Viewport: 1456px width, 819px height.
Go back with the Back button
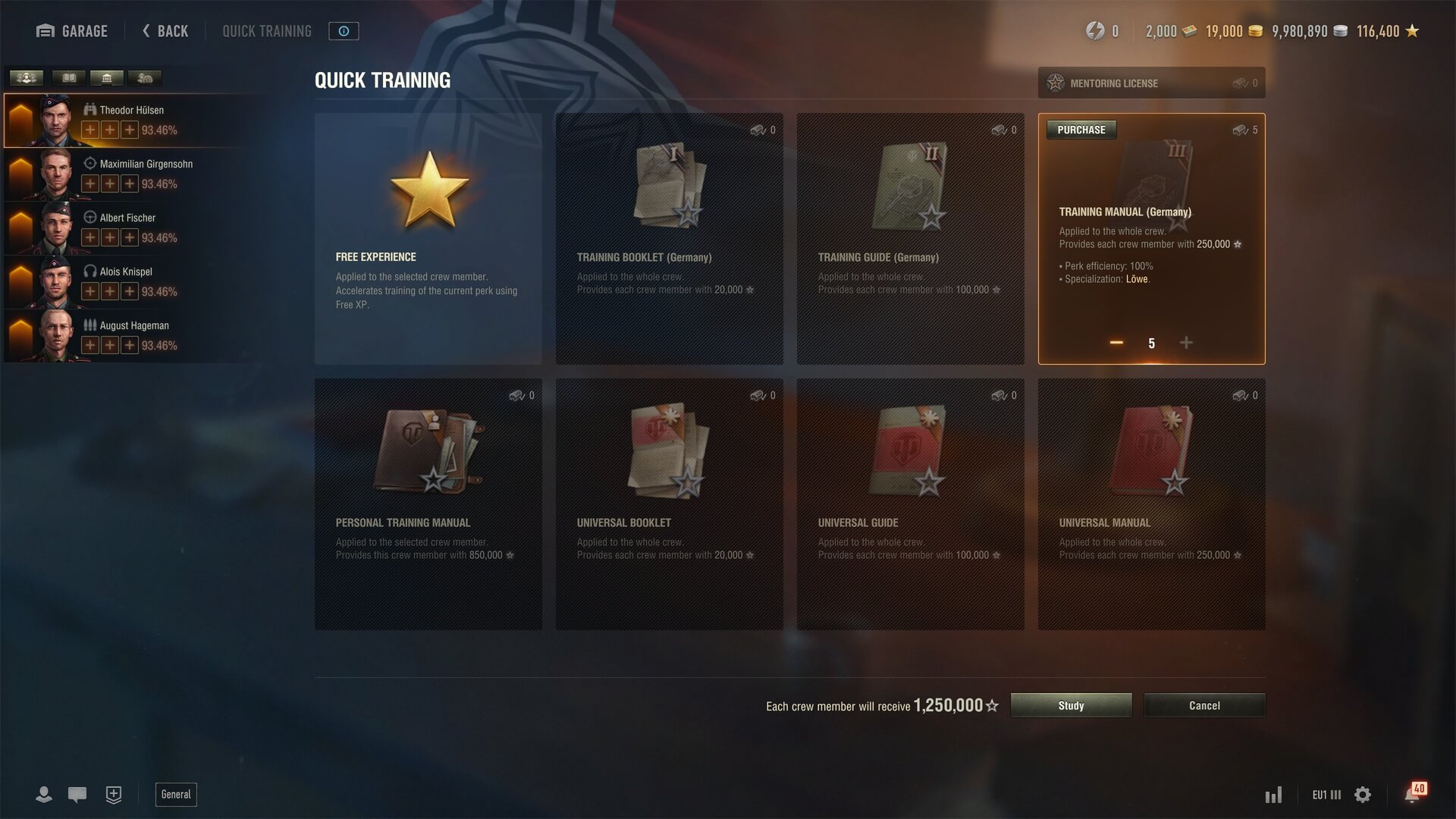[165, 31]
